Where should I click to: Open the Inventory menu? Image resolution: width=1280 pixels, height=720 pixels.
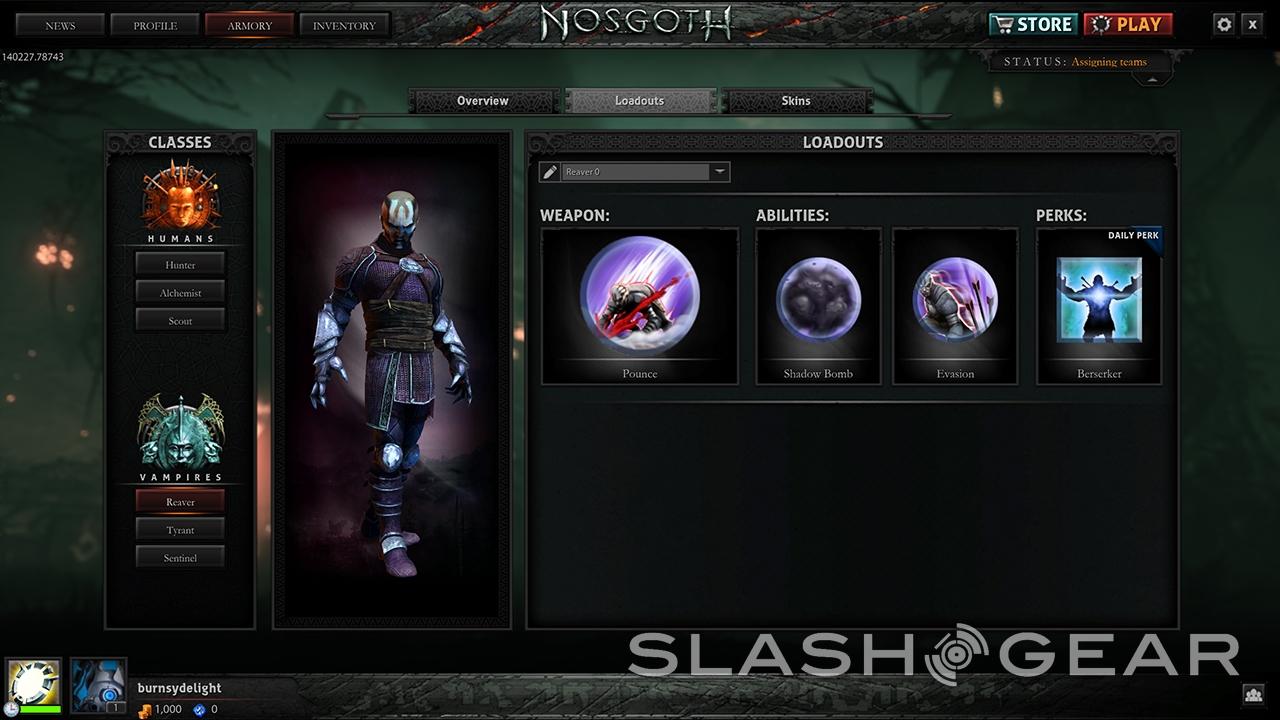click(x=344, y=25)
